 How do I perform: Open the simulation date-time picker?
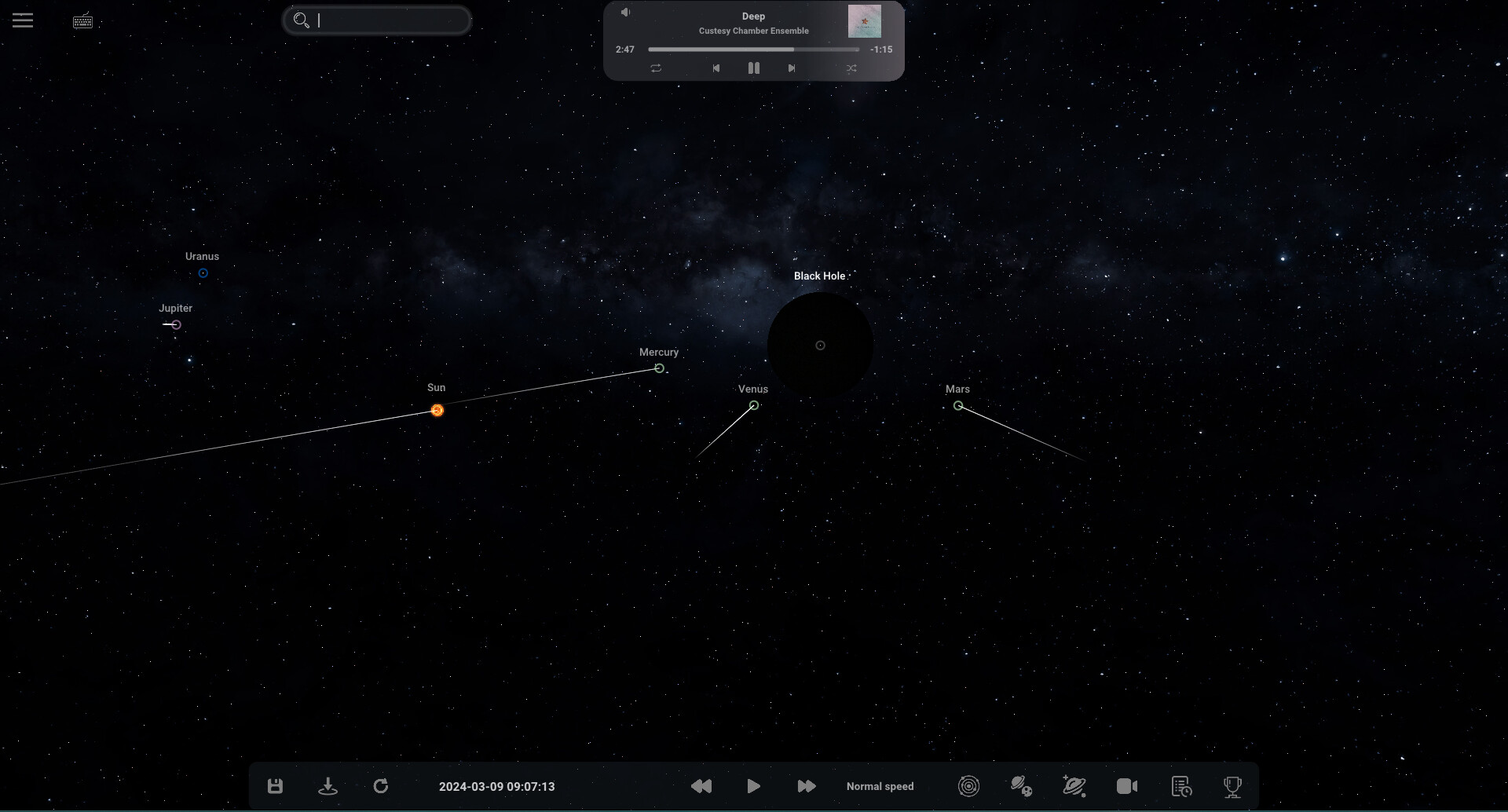497,785
